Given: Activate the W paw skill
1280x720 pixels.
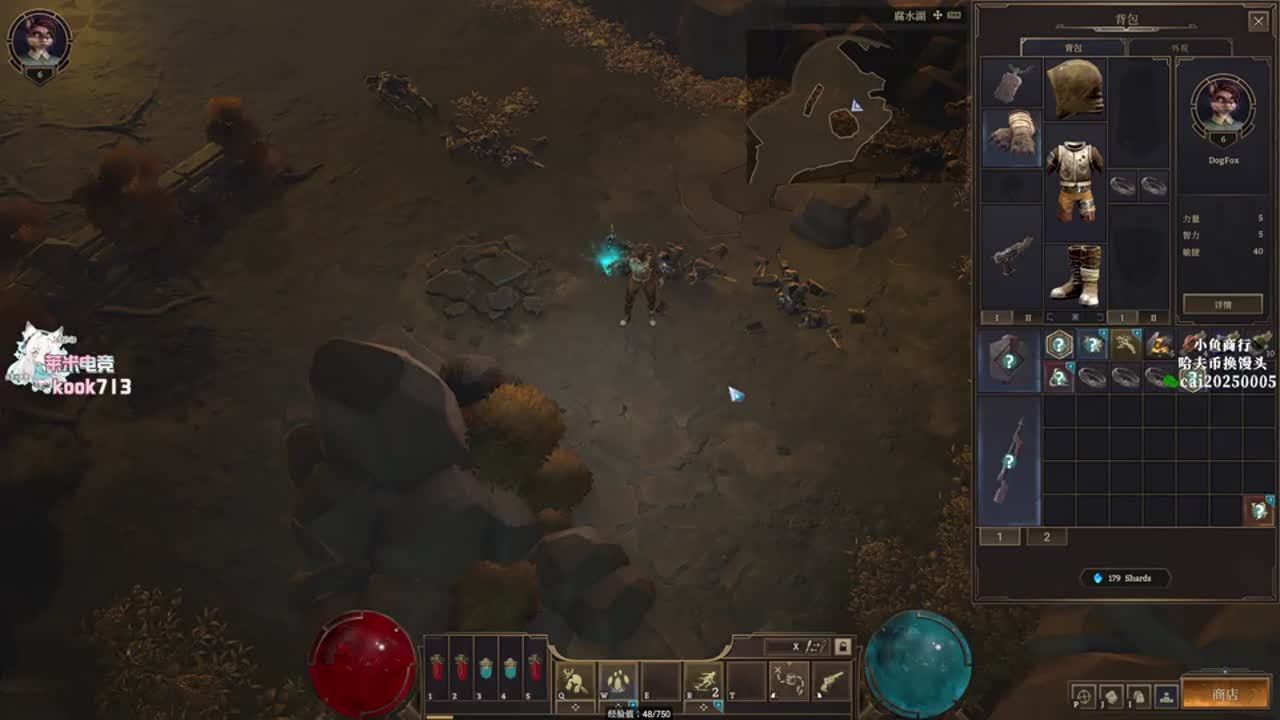Looking at the screenshot, I should coord(618,681).
